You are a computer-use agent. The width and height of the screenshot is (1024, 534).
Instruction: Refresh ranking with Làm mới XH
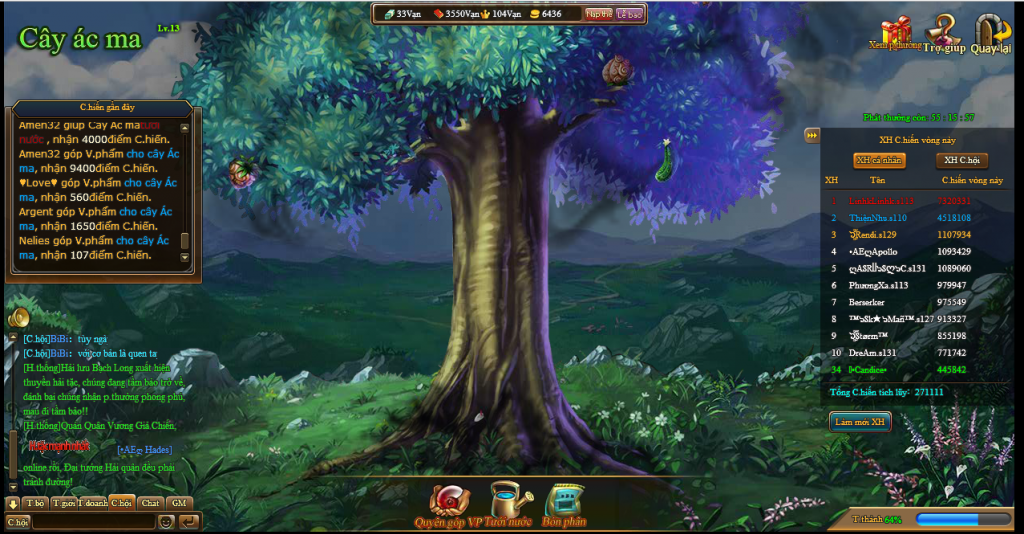click(x=861, y=422)
